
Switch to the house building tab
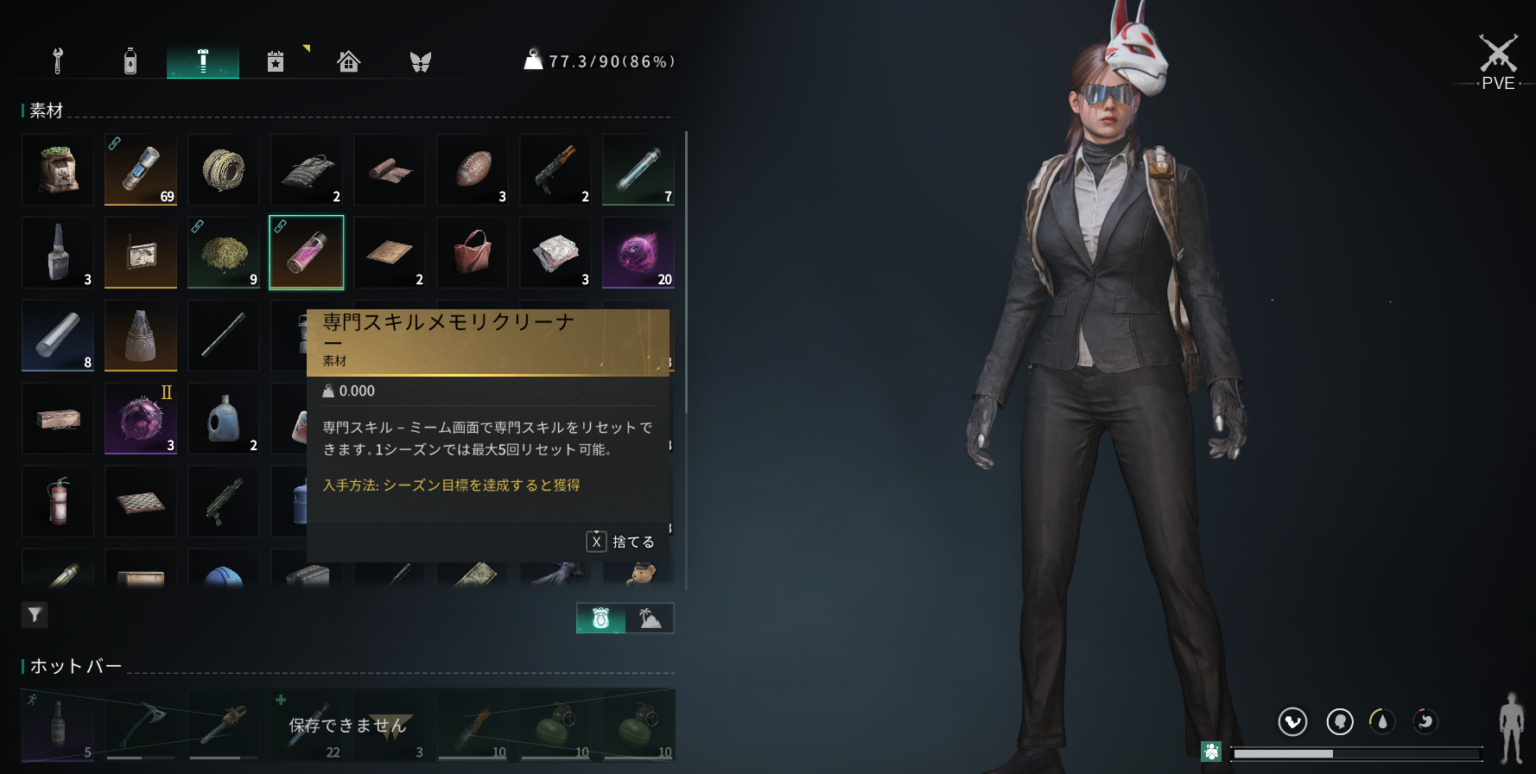click(348, 61)
